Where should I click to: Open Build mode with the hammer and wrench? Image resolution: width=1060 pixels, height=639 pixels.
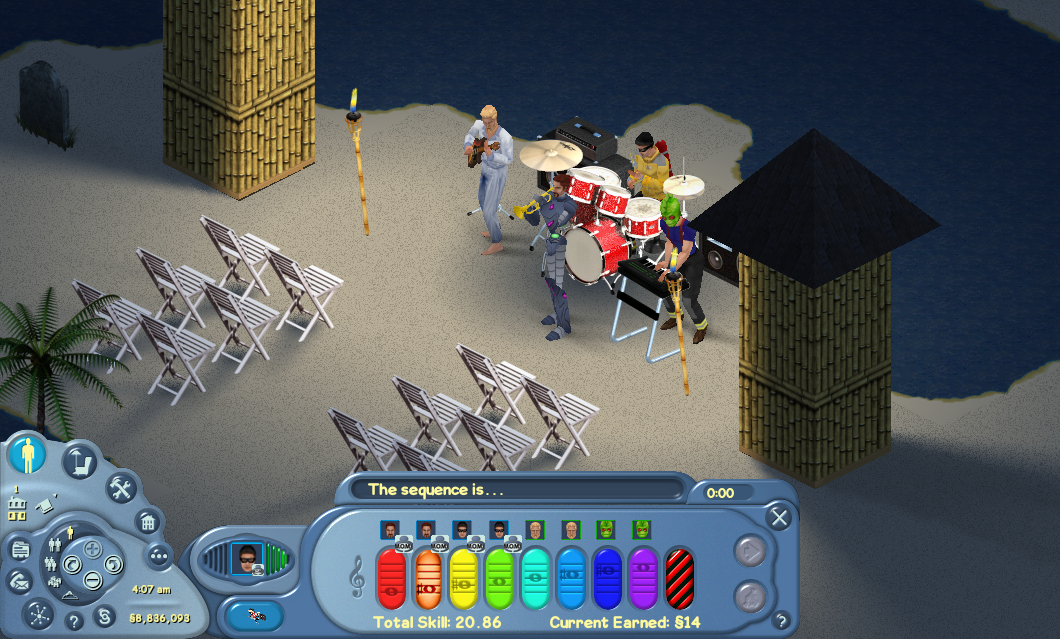[121, 489]
